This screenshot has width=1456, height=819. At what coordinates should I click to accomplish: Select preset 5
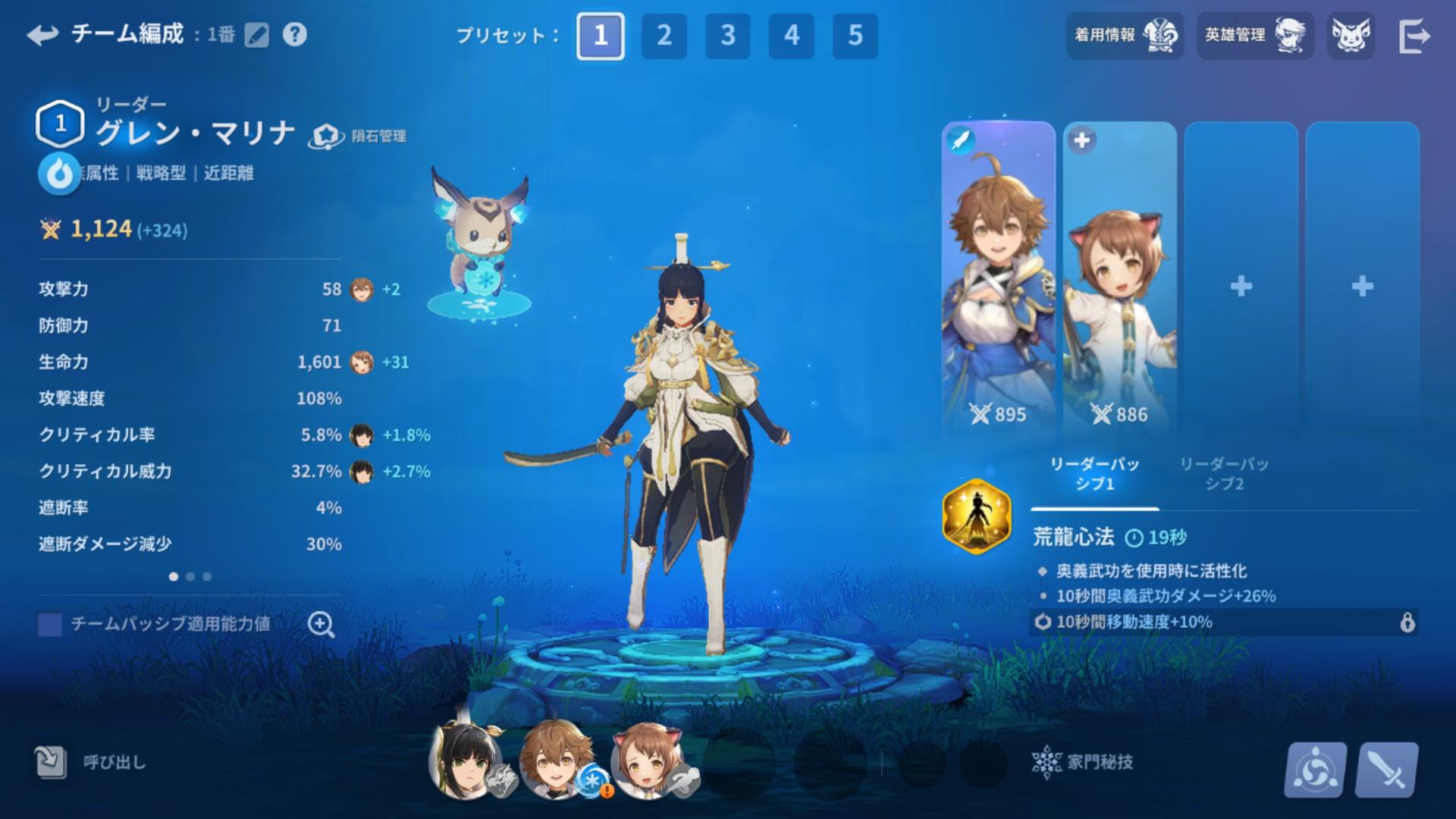tap(855, 36)
